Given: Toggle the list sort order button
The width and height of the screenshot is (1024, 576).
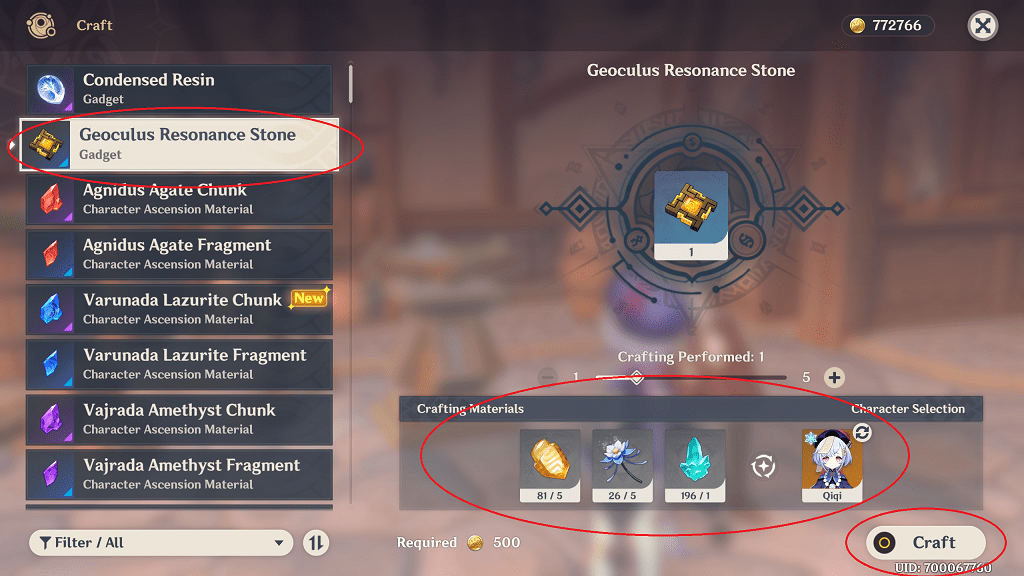Looking at the screenshot, I should pos(316,542).
